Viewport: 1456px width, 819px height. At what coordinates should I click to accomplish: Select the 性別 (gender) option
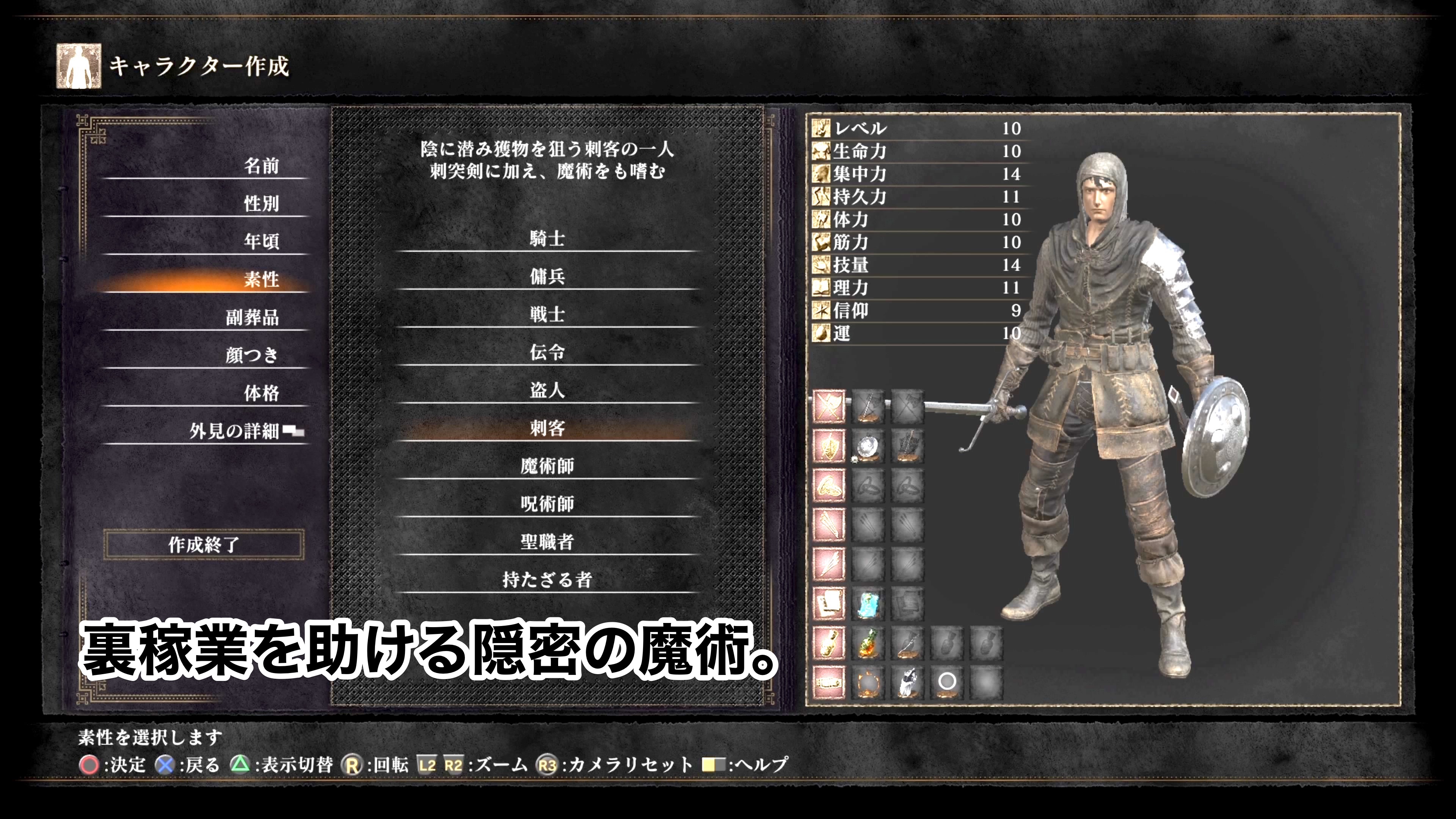point(261,204)
